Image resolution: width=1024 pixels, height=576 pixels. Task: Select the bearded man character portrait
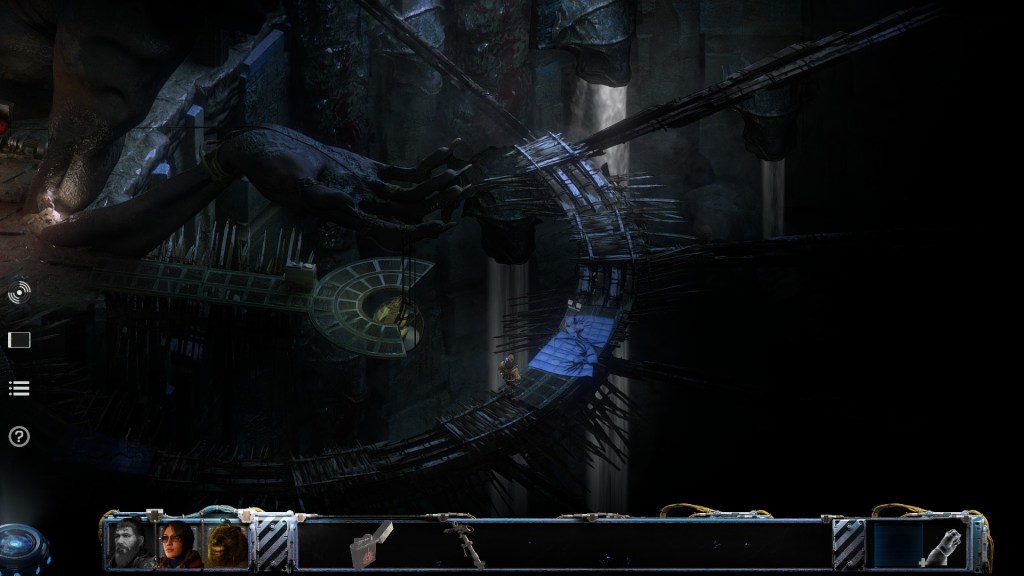click(x=131, y=544)
